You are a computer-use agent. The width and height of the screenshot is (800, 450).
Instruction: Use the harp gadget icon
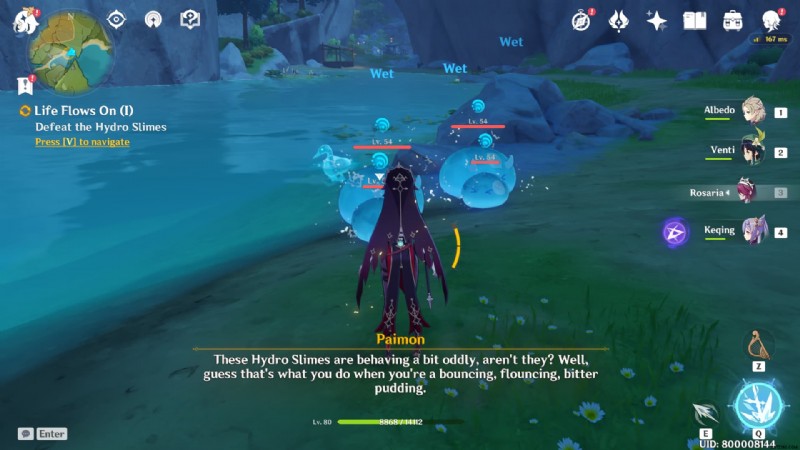pyautogui.click(x=758, y=346)
